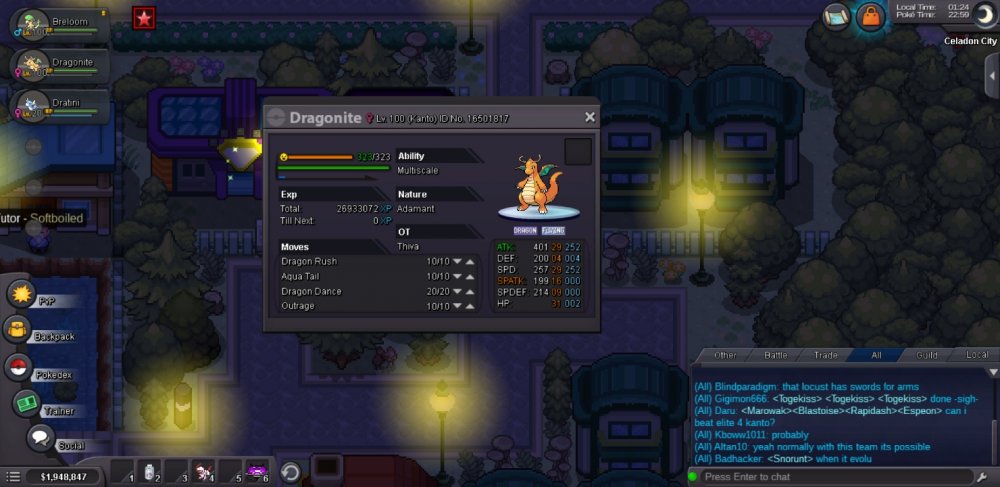Switch chat to the Trade tab
Image resolution: width=1000 pixels, height=487 pixels.
pos(826,355)
